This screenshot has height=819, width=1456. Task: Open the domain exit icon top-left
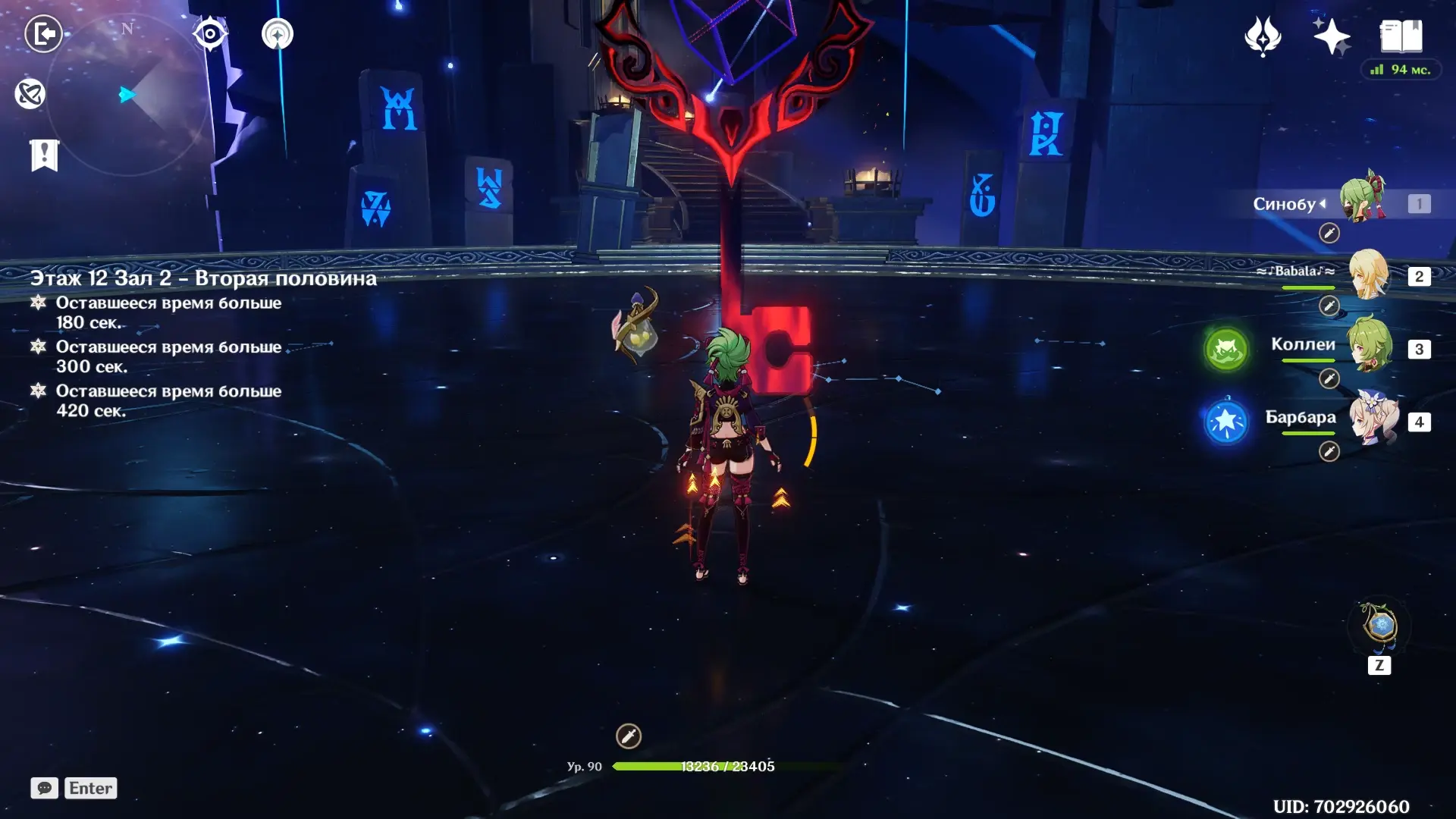click(x=43, y=33)
